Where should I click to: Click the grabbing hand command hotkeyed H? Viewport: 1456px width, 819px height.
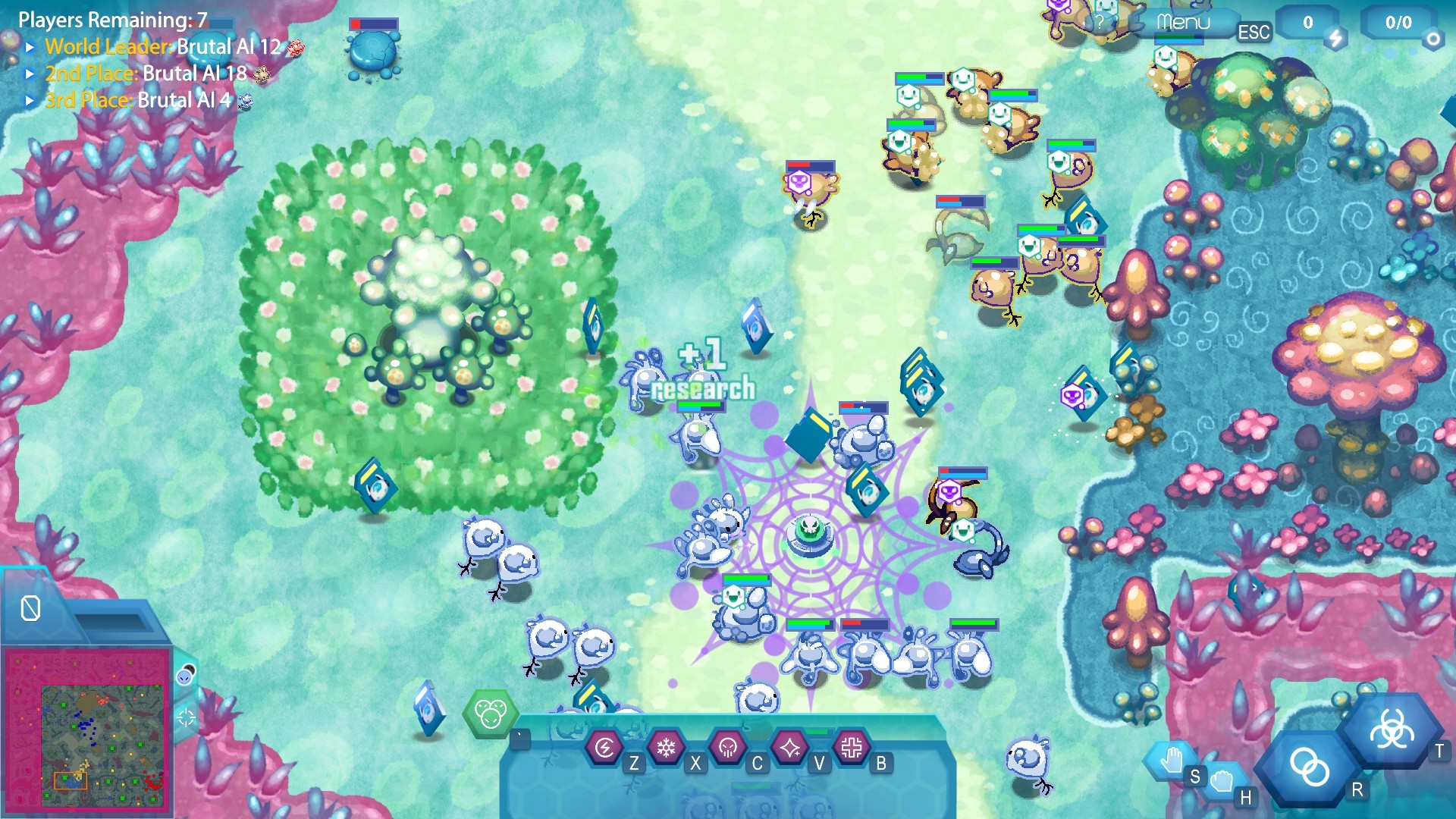pos(1222,783)
